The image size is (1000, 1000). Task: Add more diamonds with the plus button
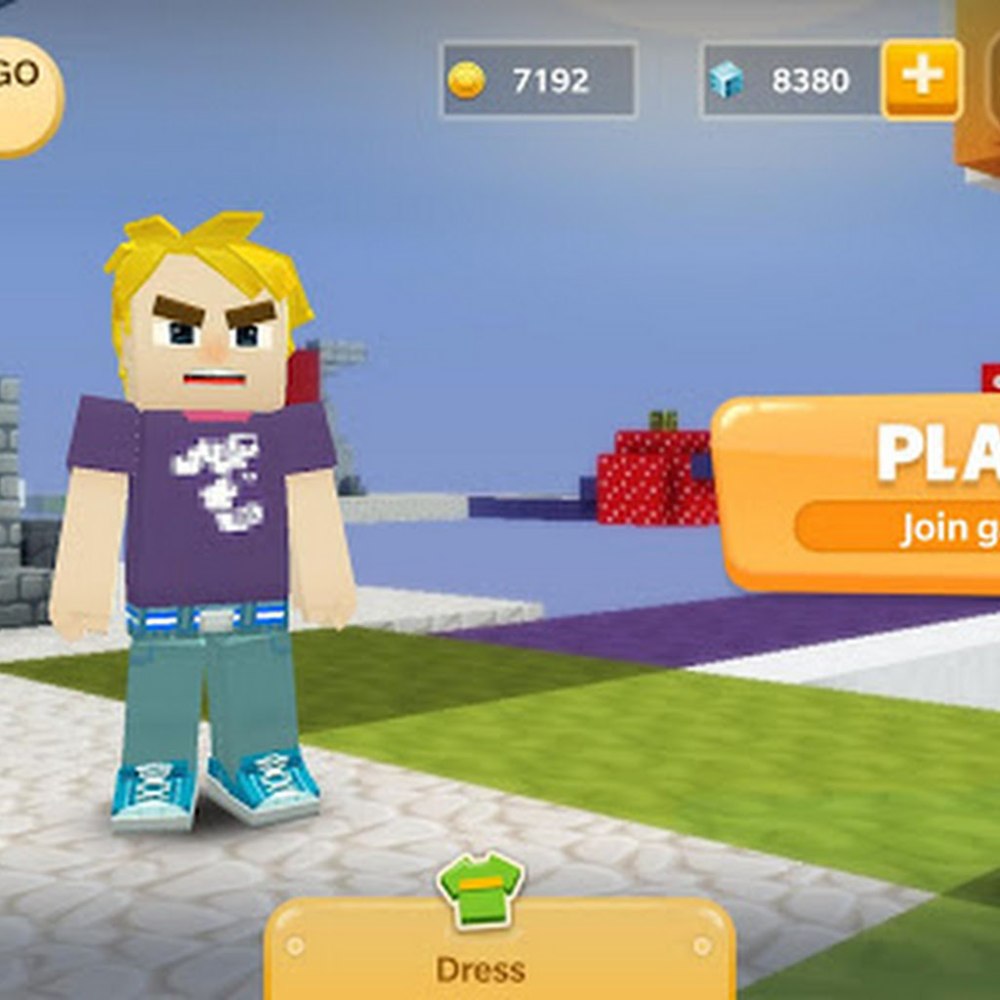[x=921, y=80]
